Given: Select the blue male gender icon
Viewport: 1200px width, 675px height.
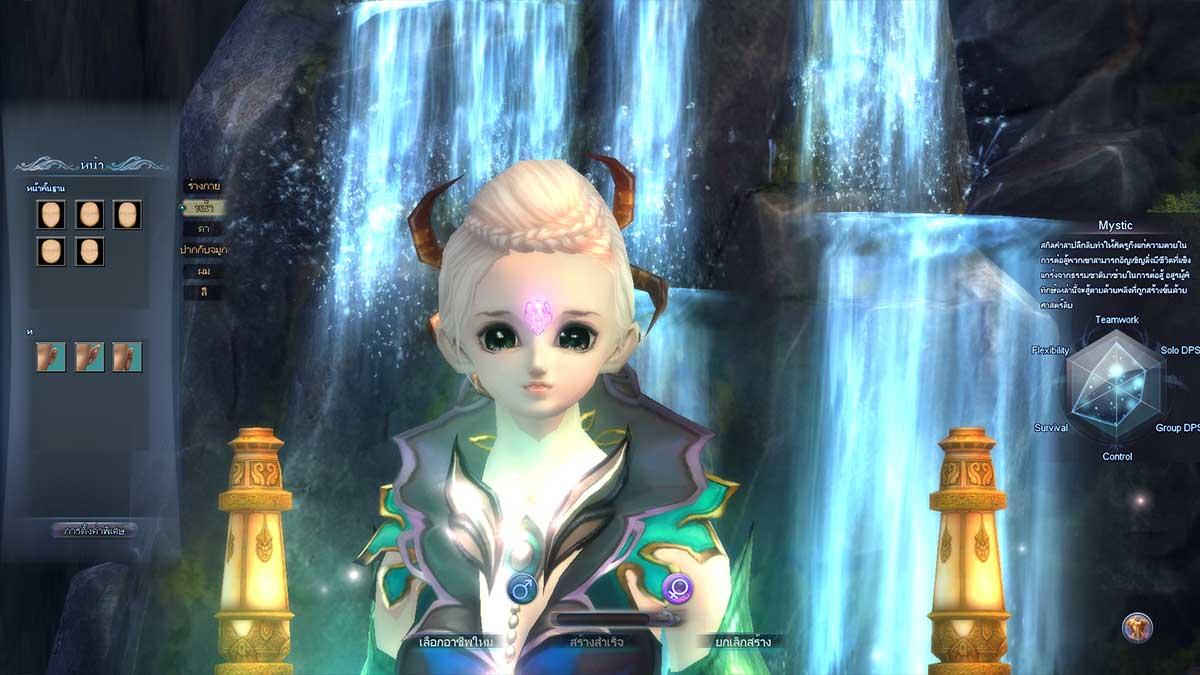Looking at the screenshot, I should (520, 587).
